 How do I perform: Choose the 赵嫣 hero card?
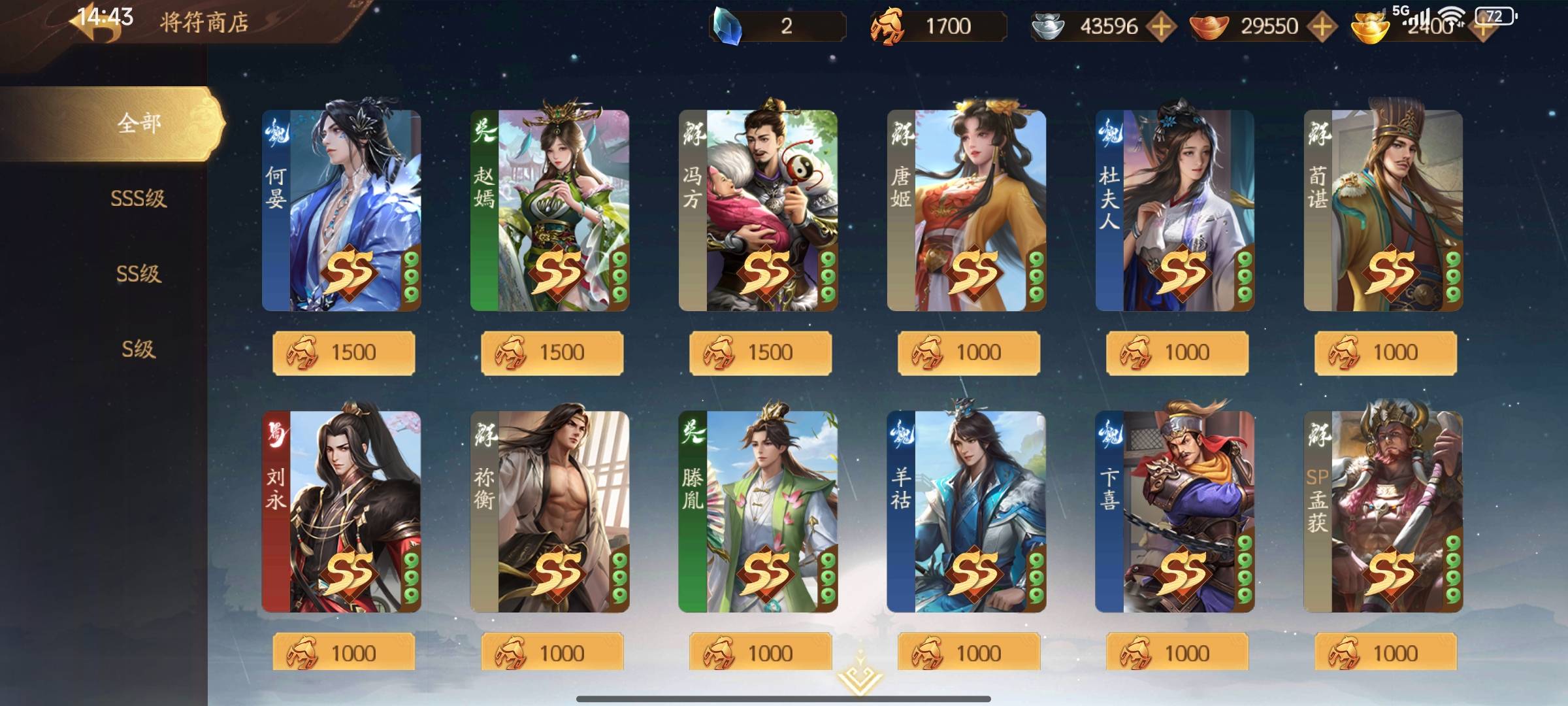[x=549, y=210]
